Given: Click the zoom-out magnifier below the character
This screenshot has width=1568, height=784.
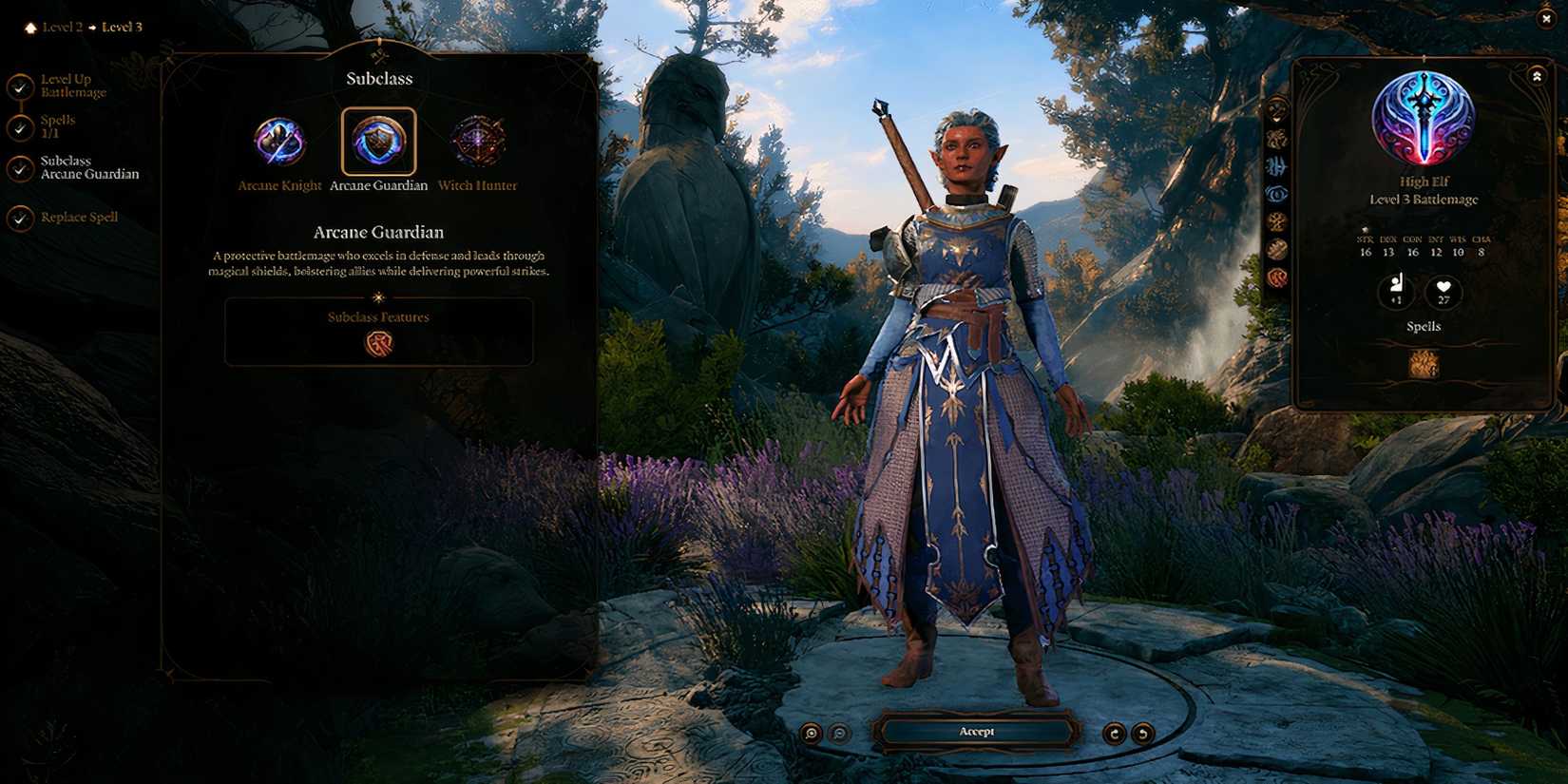Looking at the screenshot, I should (x=837, y=732).
